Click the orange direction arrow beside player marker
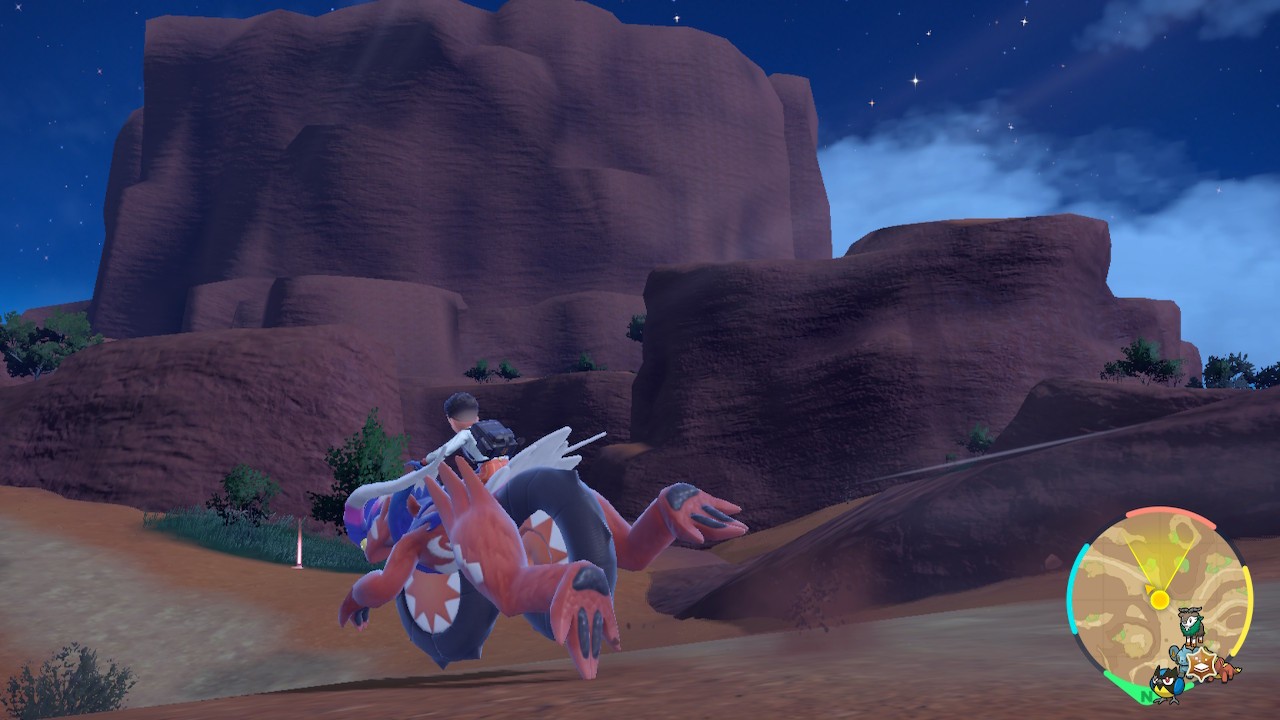1280x720 pixels. 1149,589
